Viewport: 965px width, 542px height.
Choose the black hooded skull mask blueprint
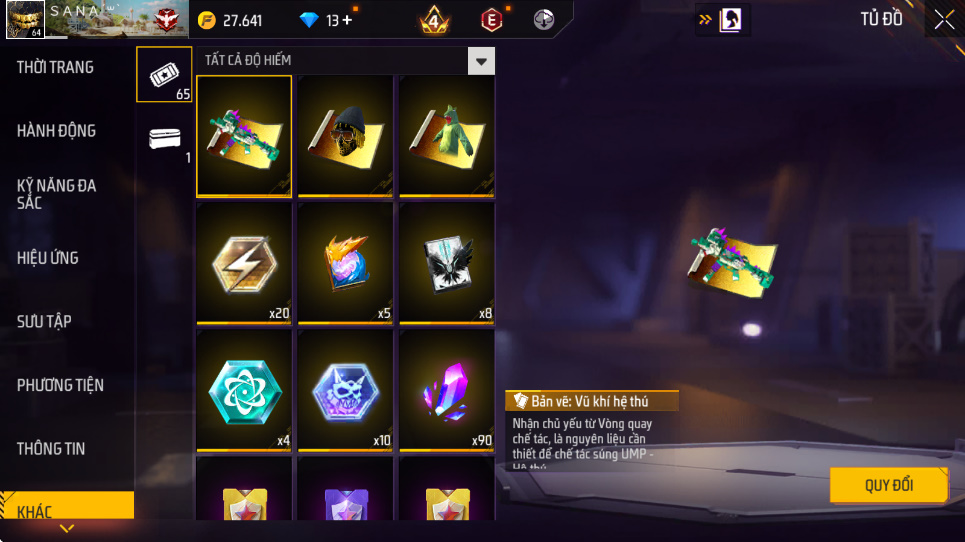(346, 136)
